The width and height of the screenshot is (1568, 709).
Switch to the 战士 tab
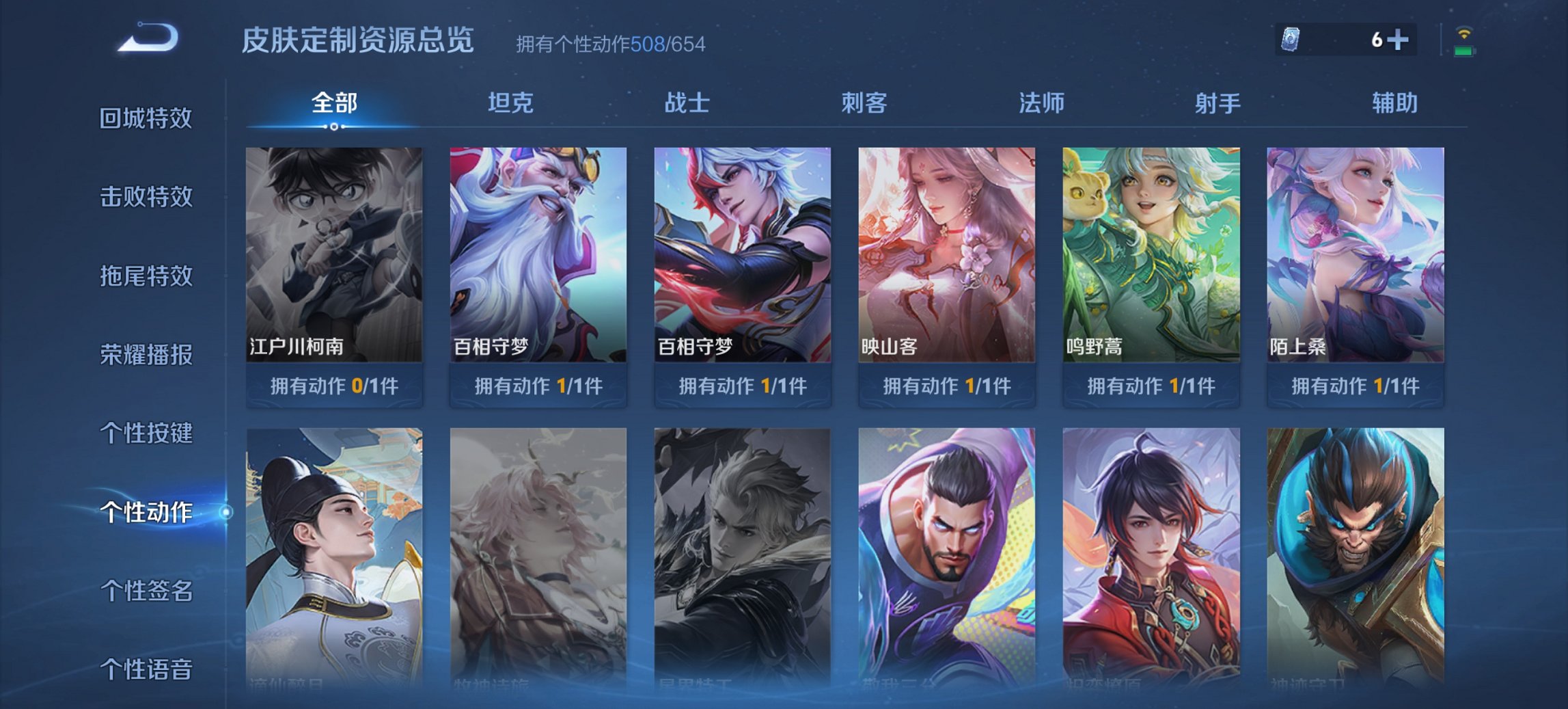(687, 103)
